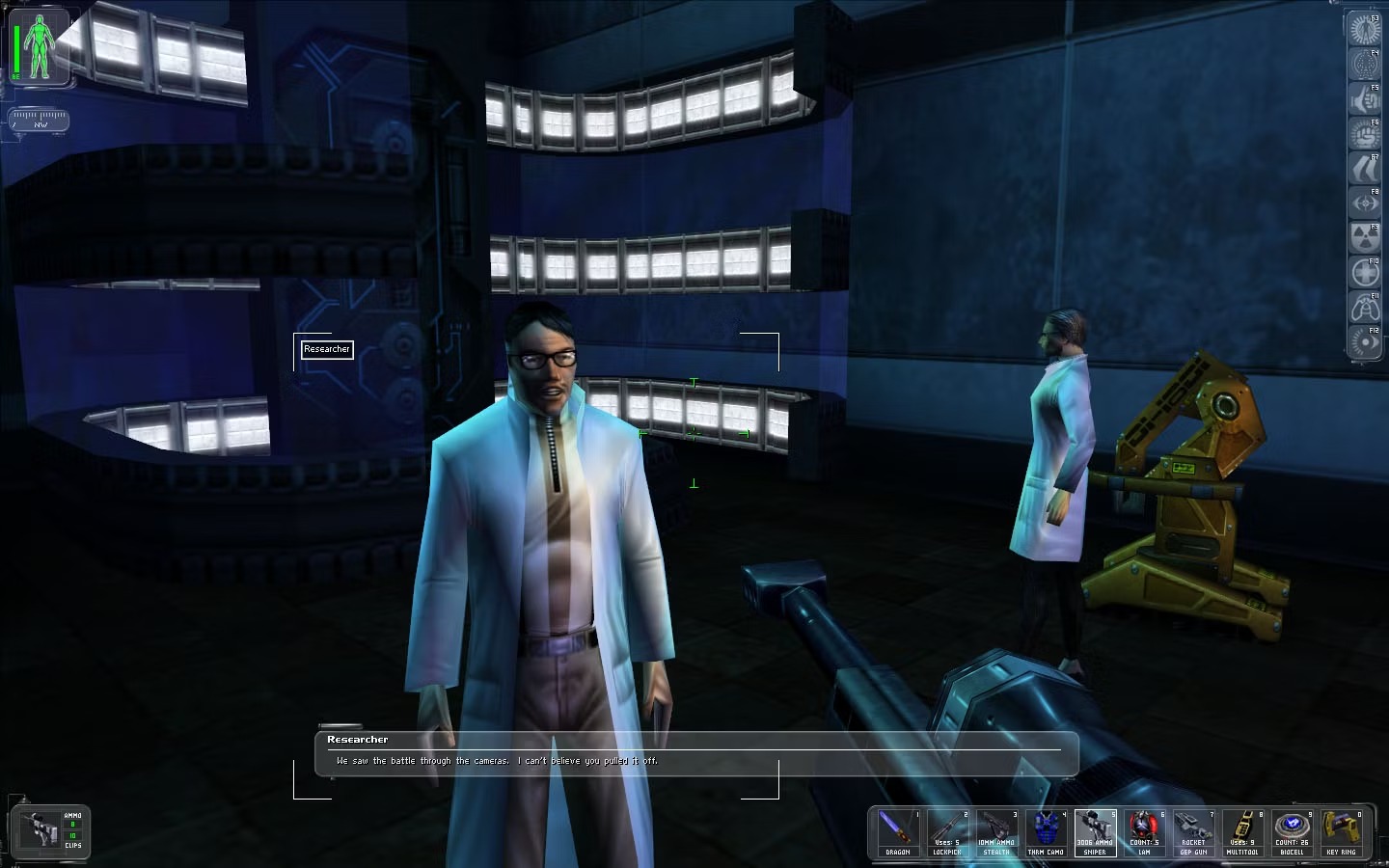Toggle the F10 medical cross augmentation
Viewport: 1389px width, 868px height.
point(1364,273)
